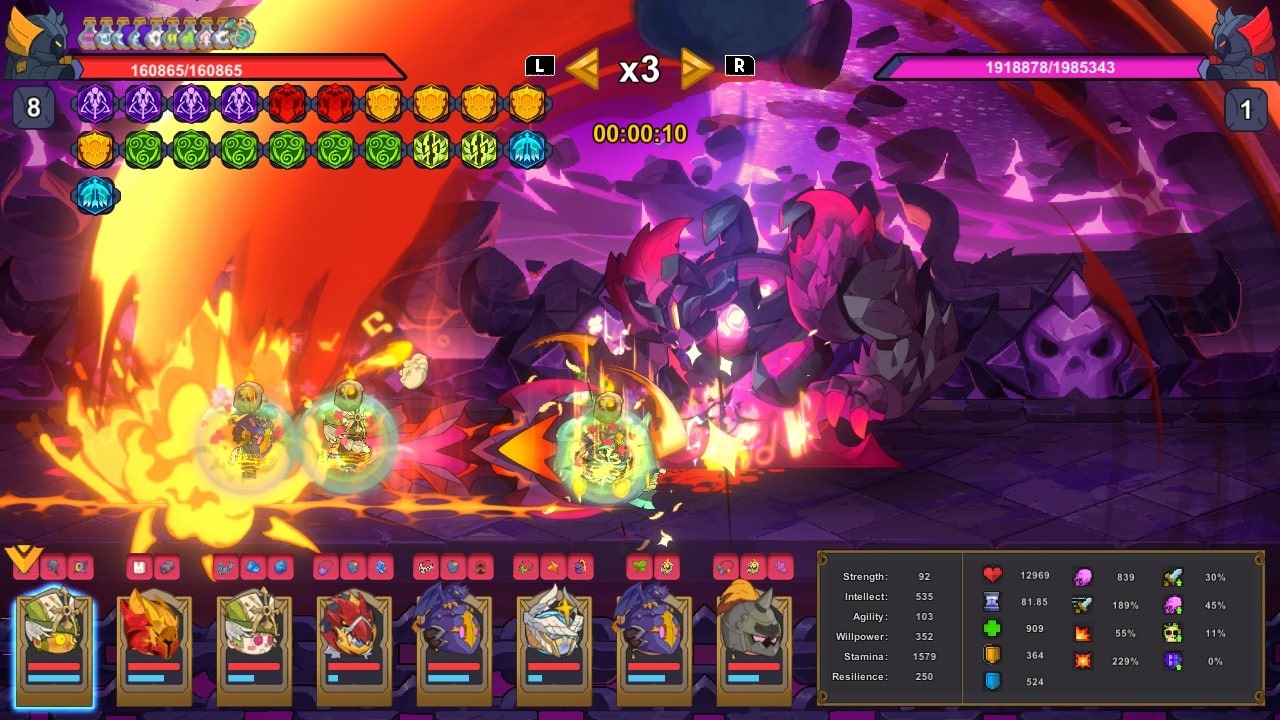The width and height of the screenshot is (1280, 720).
Task: Inspect the purple buff icon under the health bar
Action: click(x=95, y=103)
